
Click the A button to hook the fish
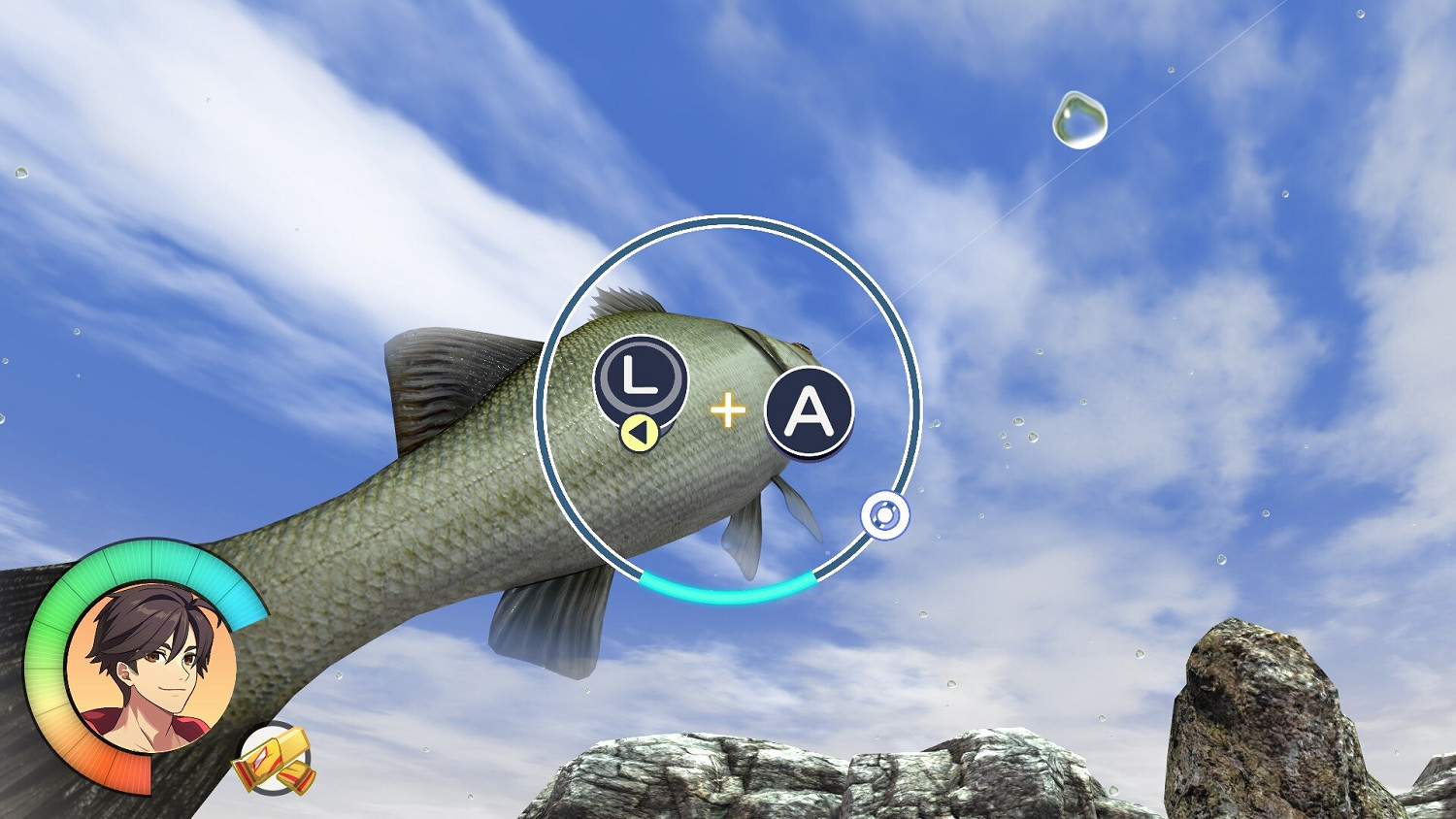point(811,411)
